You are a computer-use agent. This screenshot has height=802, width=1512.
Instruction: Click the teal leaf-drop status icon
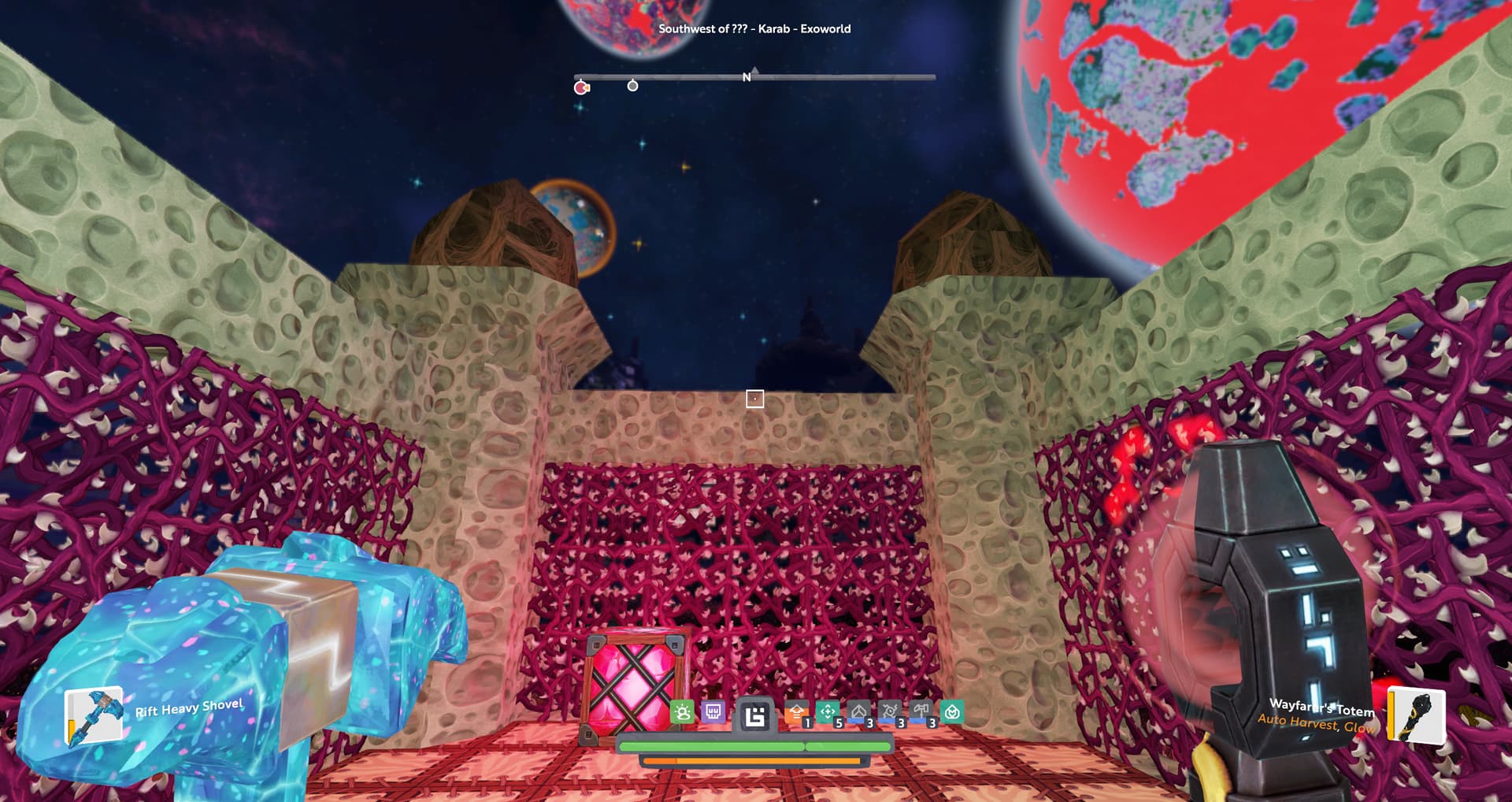point(952,713)
